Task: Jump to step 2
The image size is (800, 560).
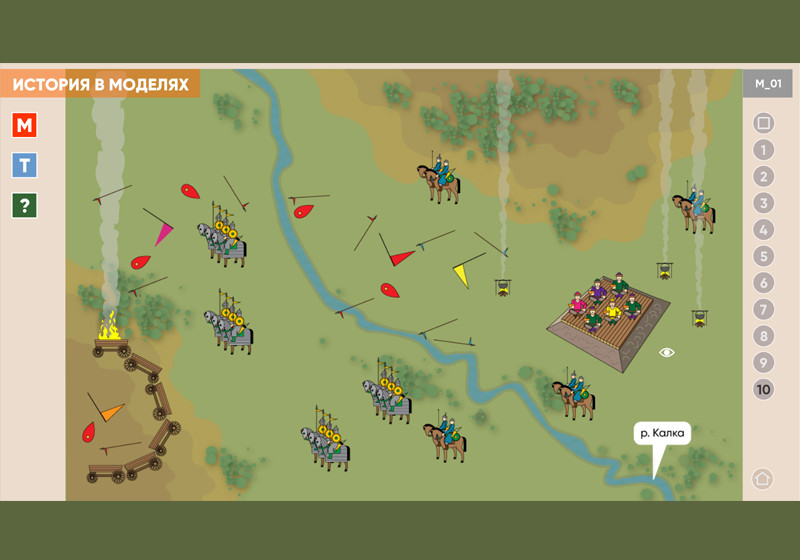Action: tap(764, 177)
